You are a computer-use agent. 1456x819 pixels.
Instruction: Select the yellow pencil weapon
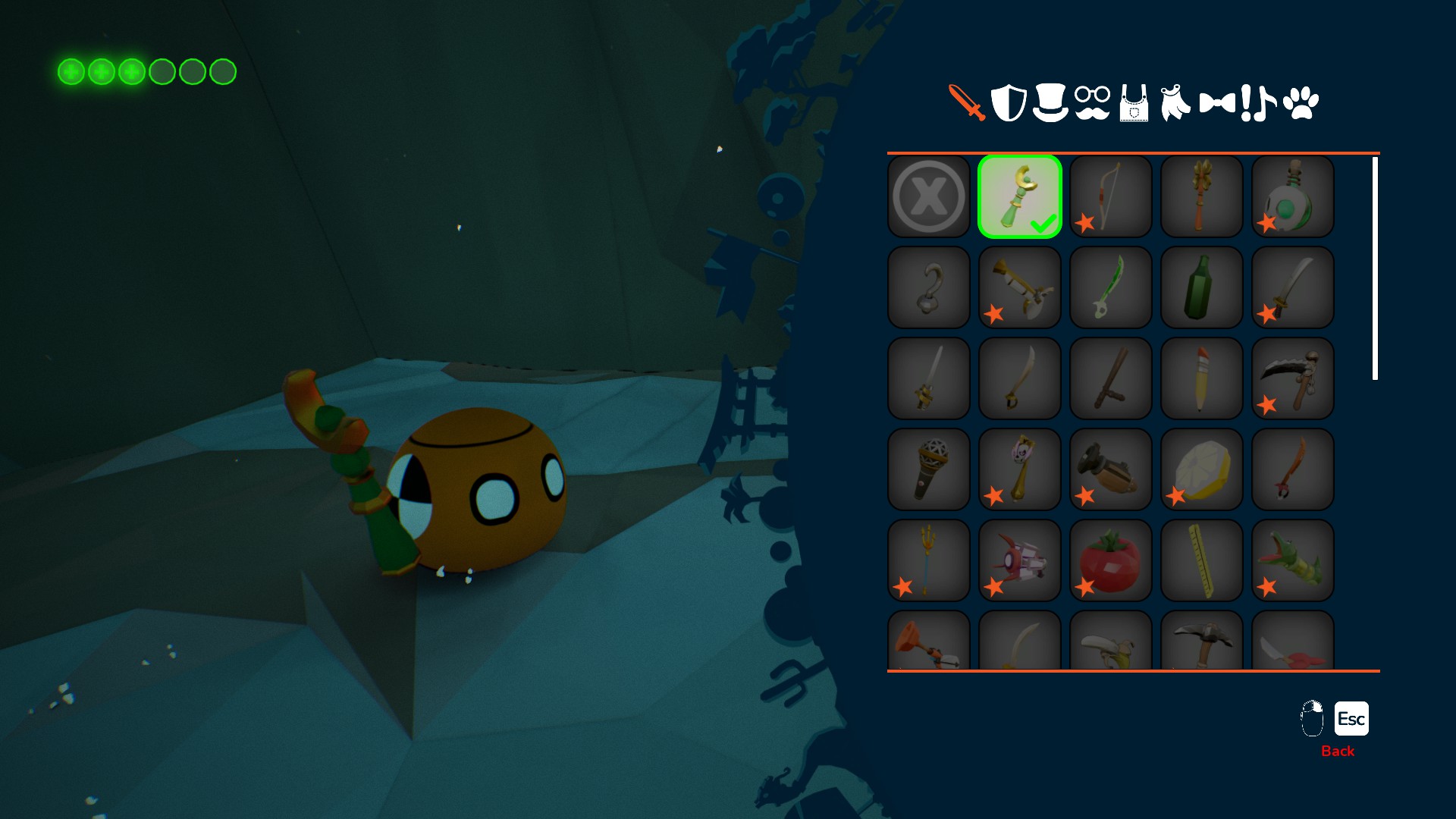tap(1202, 378)
